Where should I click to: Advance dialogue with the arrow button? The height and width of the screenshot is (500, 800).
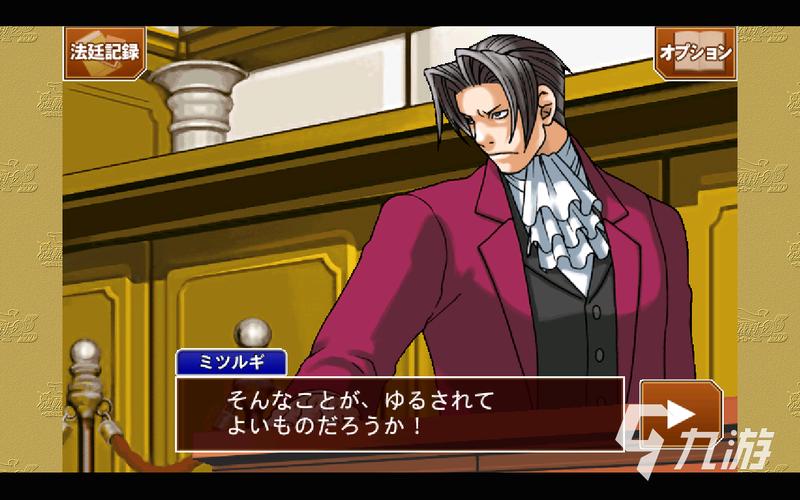[681, 411]
